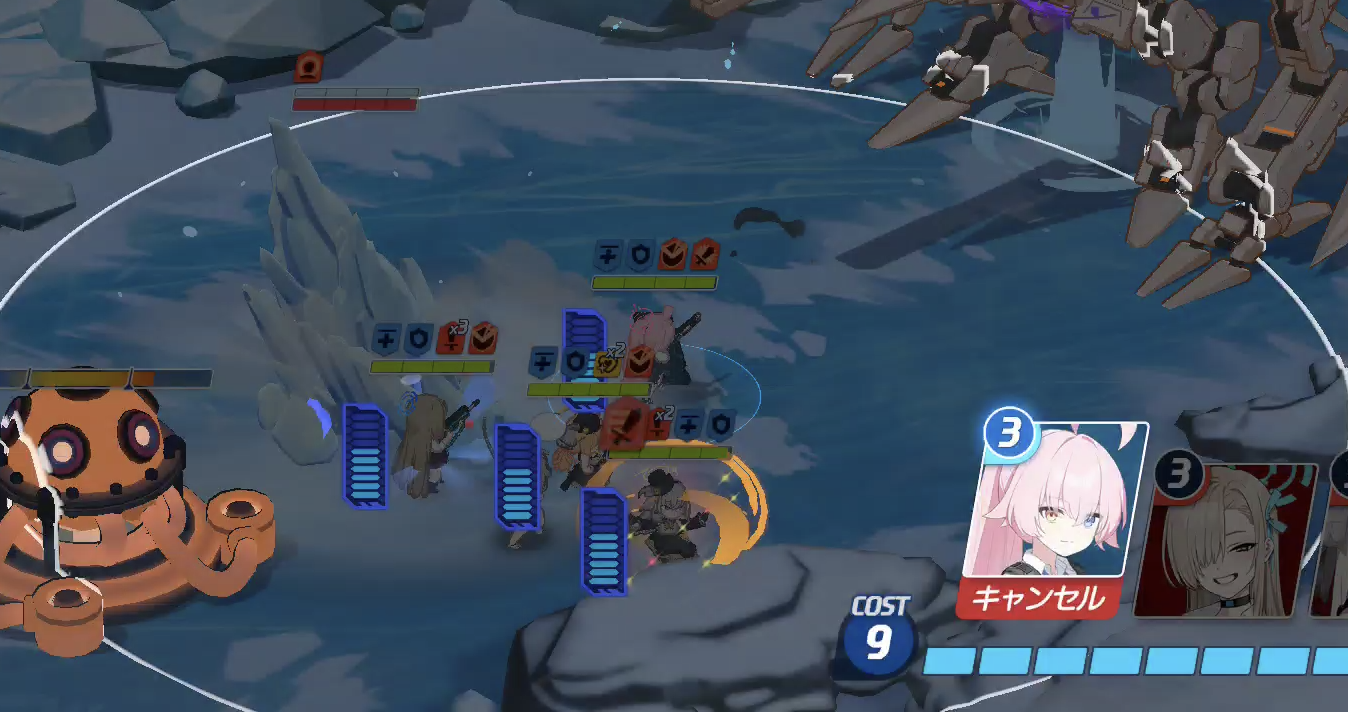Cancel the pink-haired student's skill selection
This screenshot has height=712, width=1348.
click(x=1038, y=599)
